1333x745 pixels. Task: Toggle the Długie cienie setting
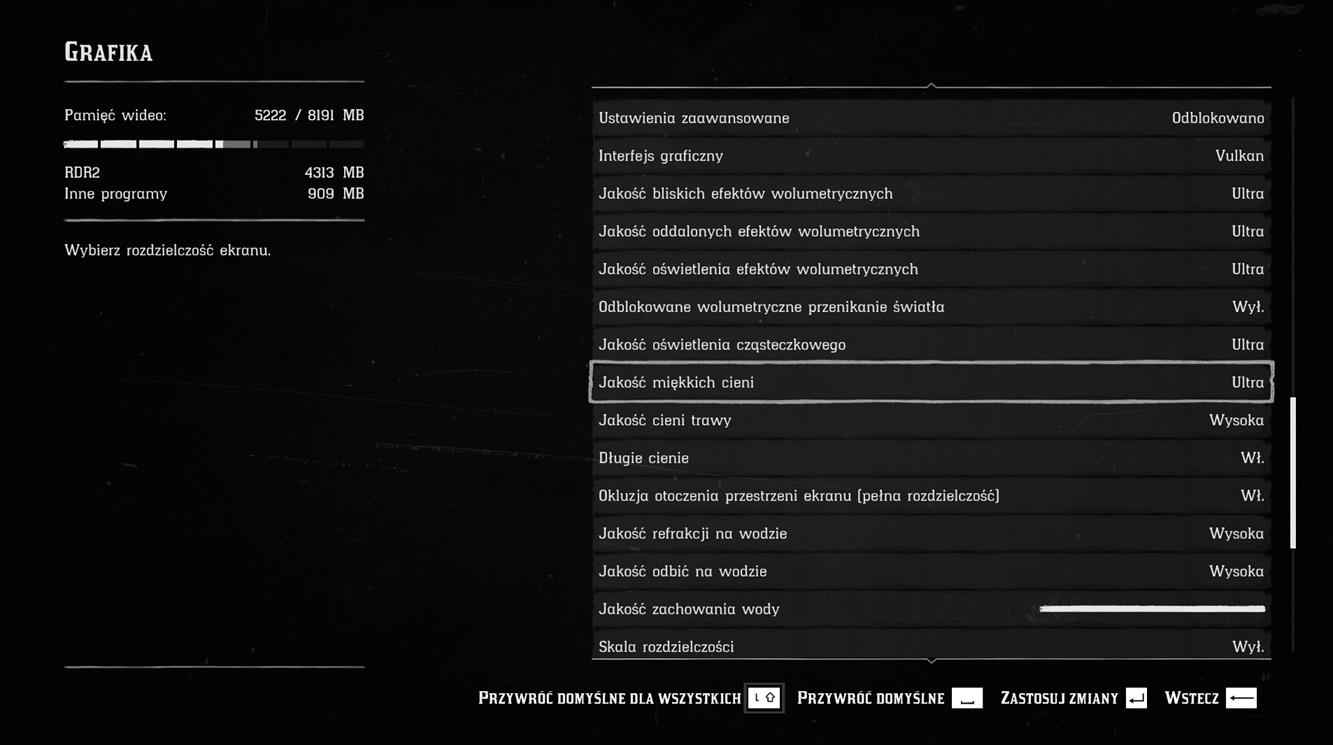pyautogui.click(x=931, y=458)
